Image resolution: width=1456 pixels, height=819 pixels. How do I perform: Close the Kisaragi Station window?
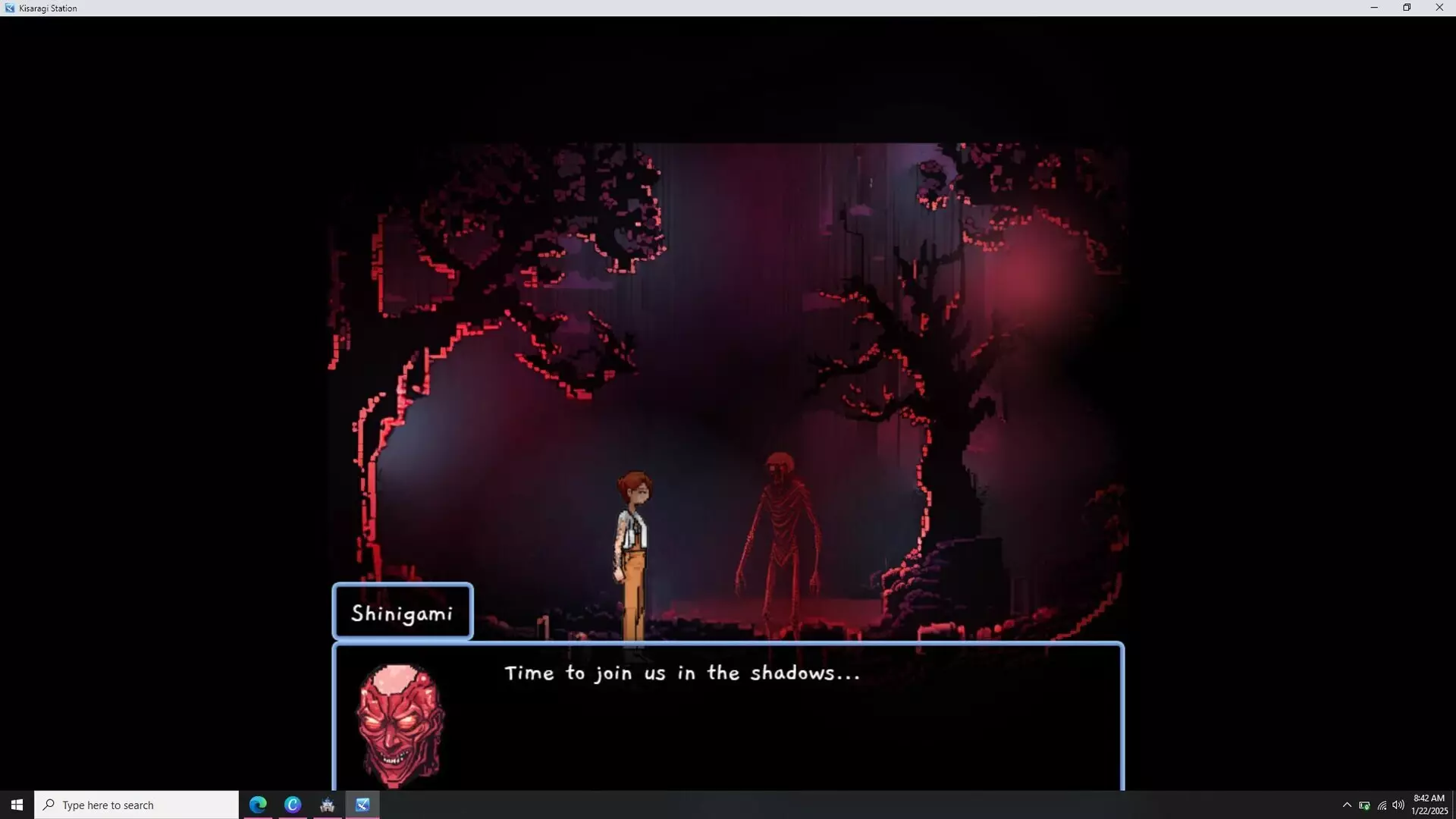[x=1439, y=8]
